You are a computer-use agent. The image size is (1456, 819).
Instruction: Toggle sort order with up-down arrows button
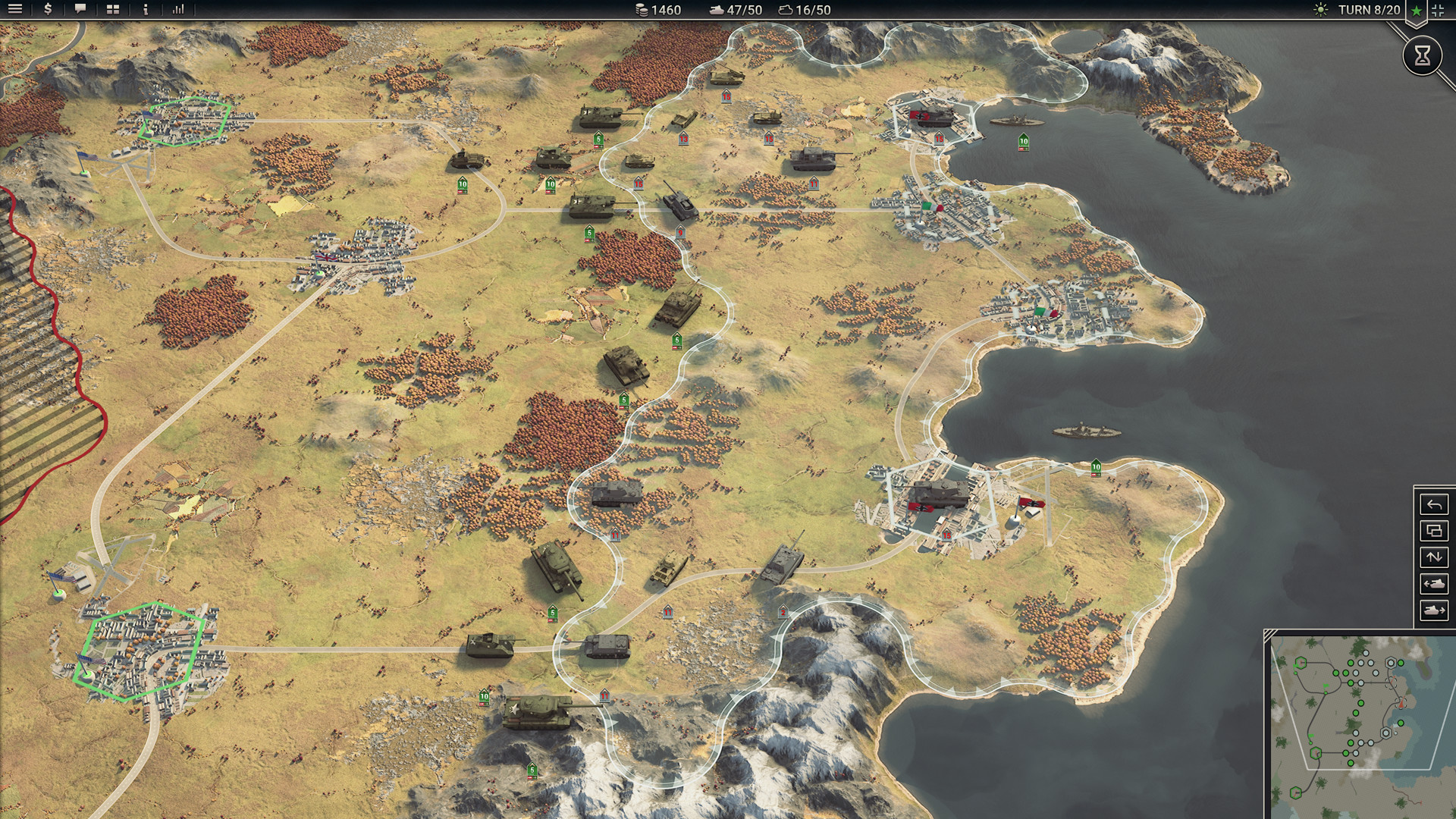1434,557
